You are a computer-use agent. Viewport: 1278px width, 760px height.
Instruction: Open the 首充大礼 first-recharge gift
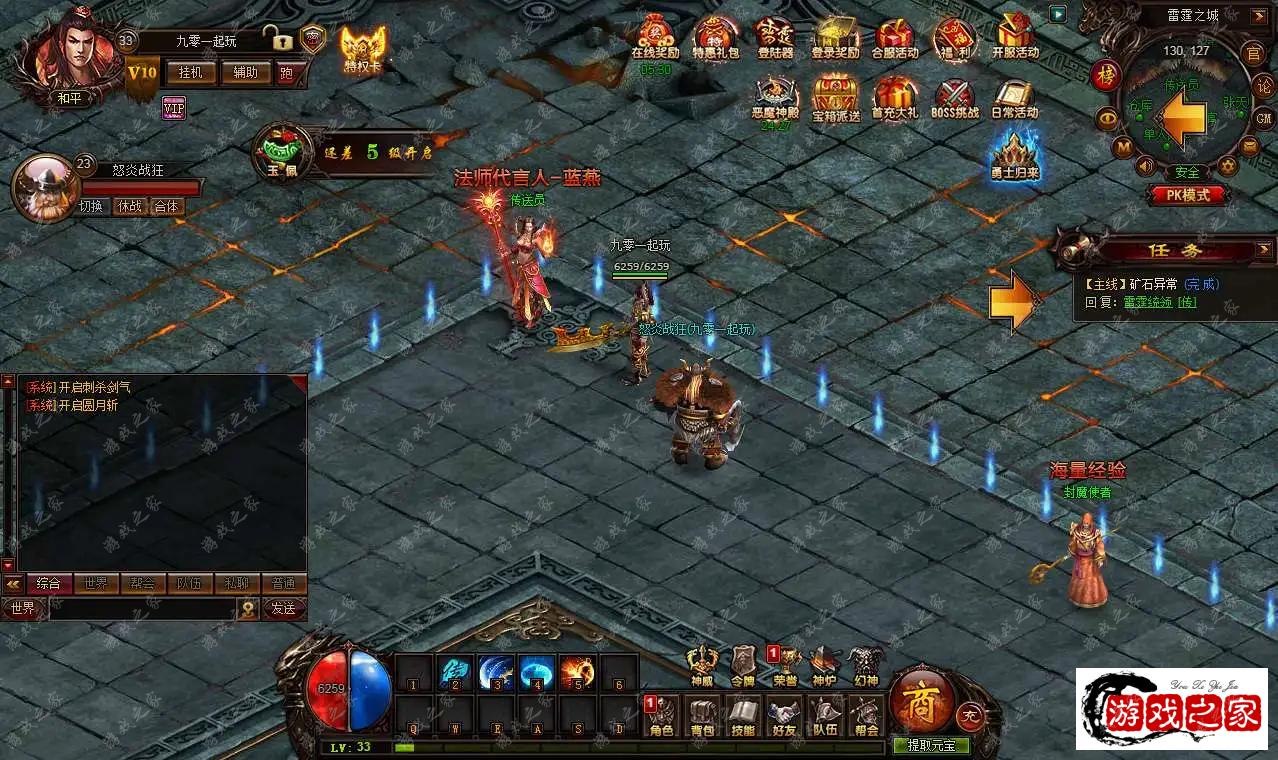point(894,100)
